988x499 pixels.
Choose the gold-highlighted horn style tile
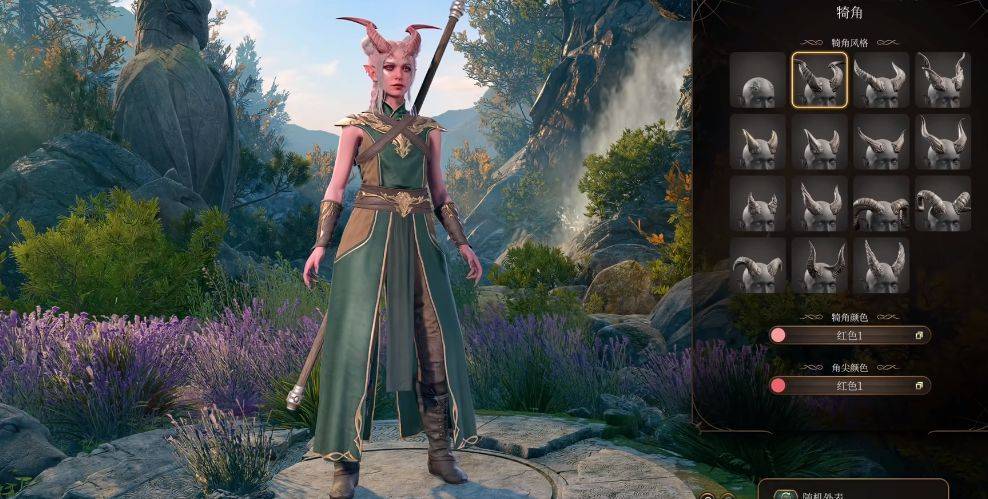click(x=820, y=80)
